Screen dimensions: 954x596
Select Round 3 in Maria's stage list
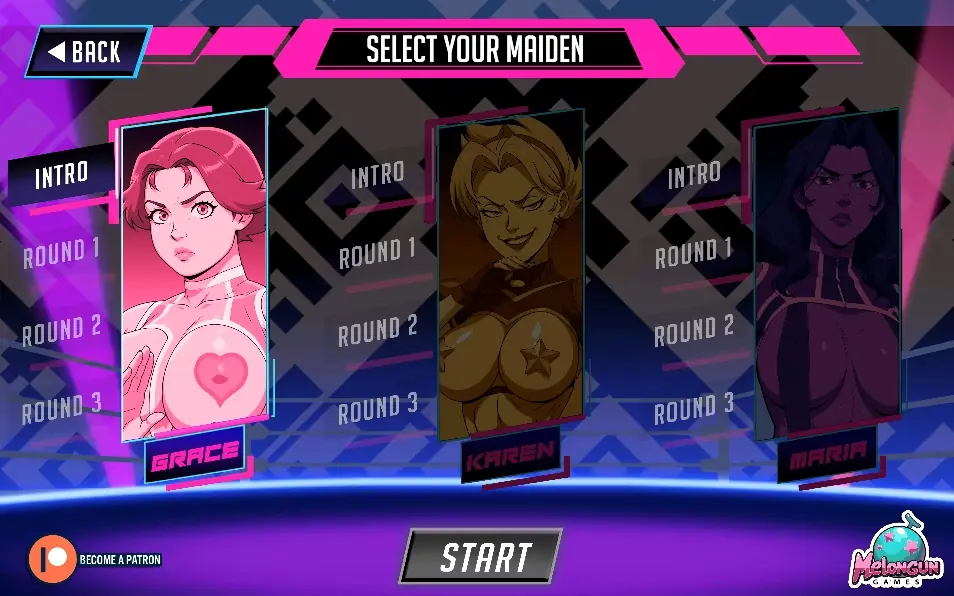click(693, 407)
